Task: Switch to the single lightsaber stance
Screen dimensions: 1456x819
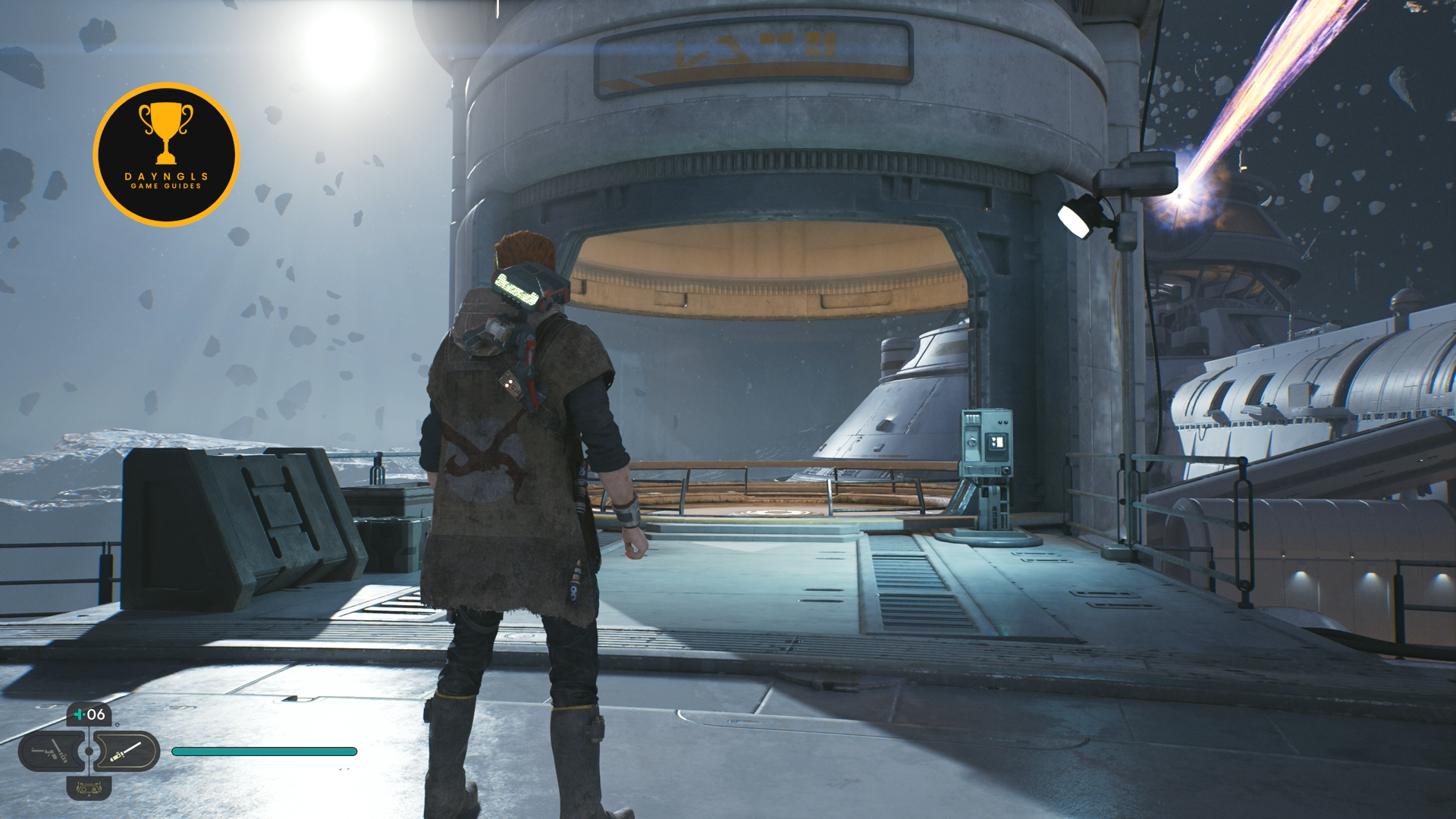Action: 126,752
